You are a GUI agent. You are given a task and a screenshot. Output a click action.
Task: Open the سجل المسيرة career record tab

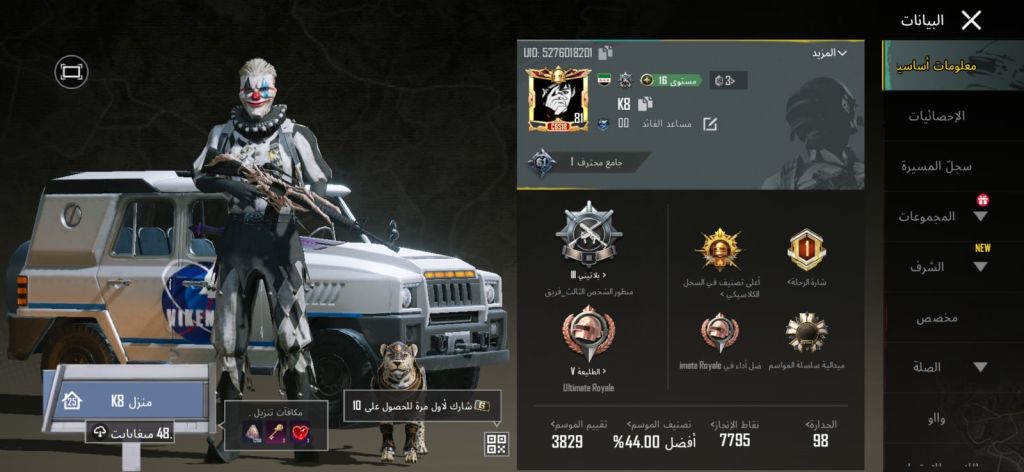tap(936, 166)
